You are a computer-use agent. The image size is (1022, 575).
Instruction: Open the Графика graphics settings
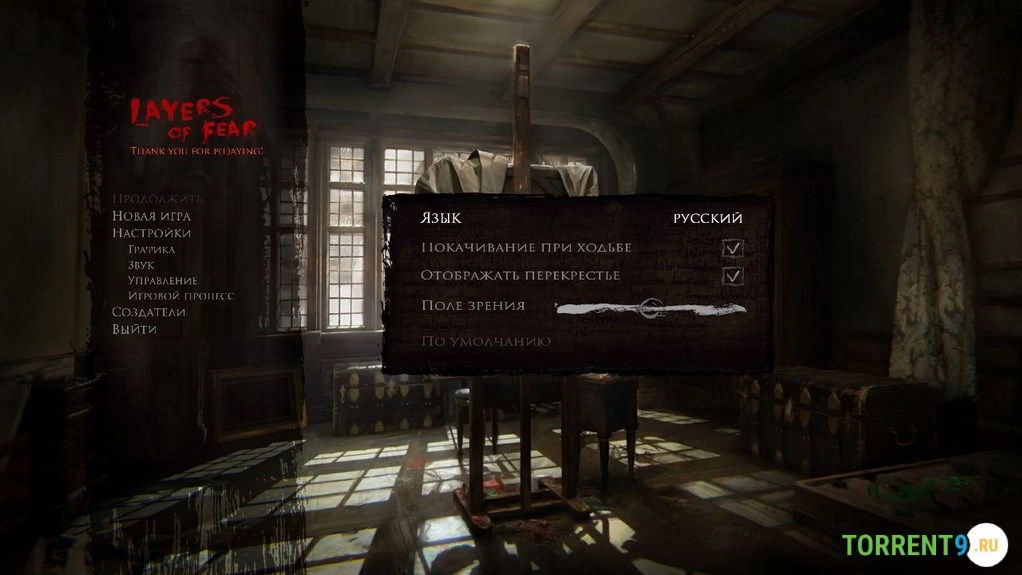[x=151, y=249]
